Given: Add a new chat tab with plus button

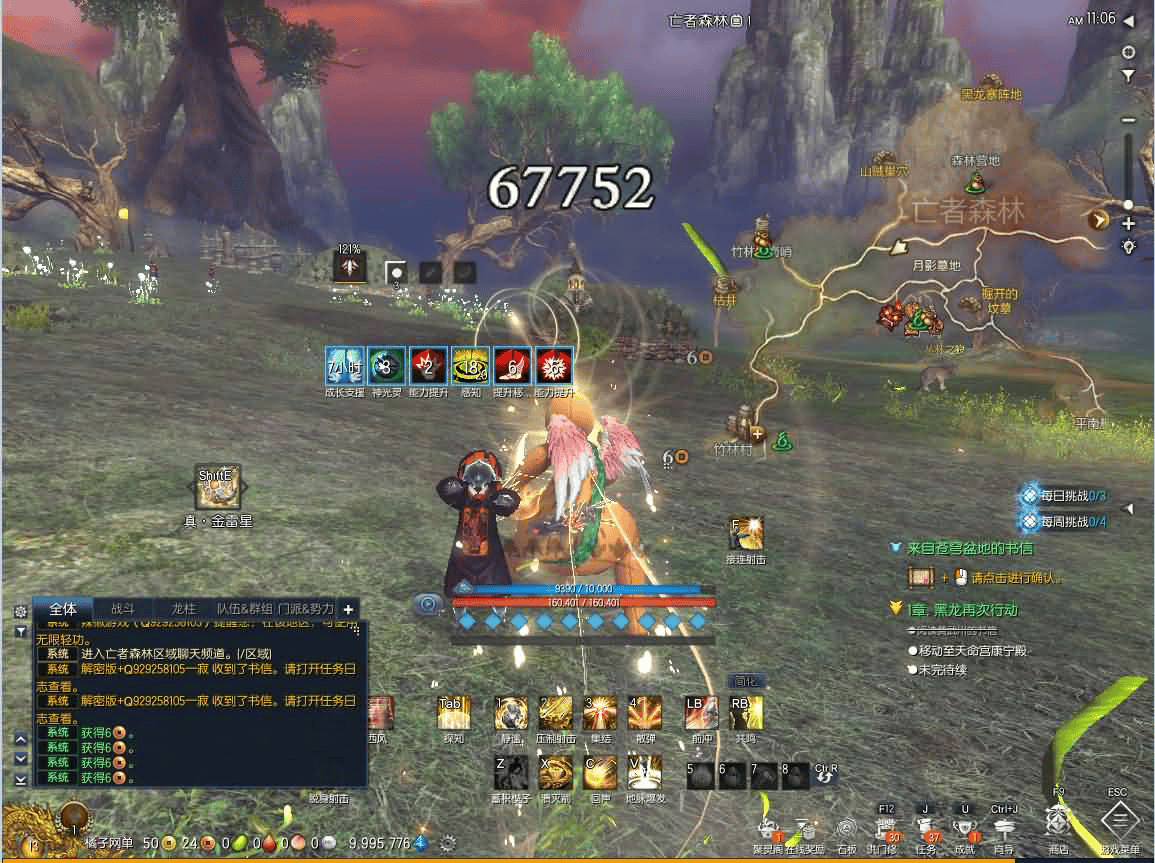Looking at the screenshot, I should (x=348, y=608).
